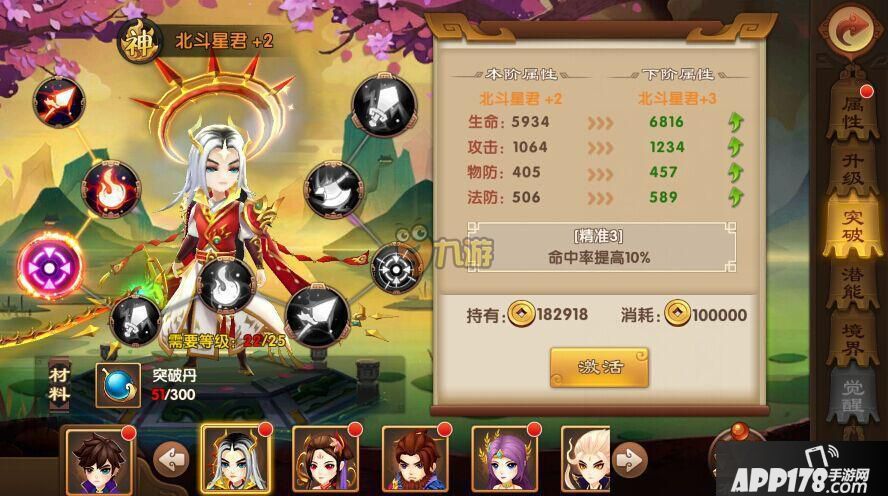Image resolution: width=888 pixels, height=496 pixels.
Task: Select the 突破丹 material icon
Action: (117, 384)
